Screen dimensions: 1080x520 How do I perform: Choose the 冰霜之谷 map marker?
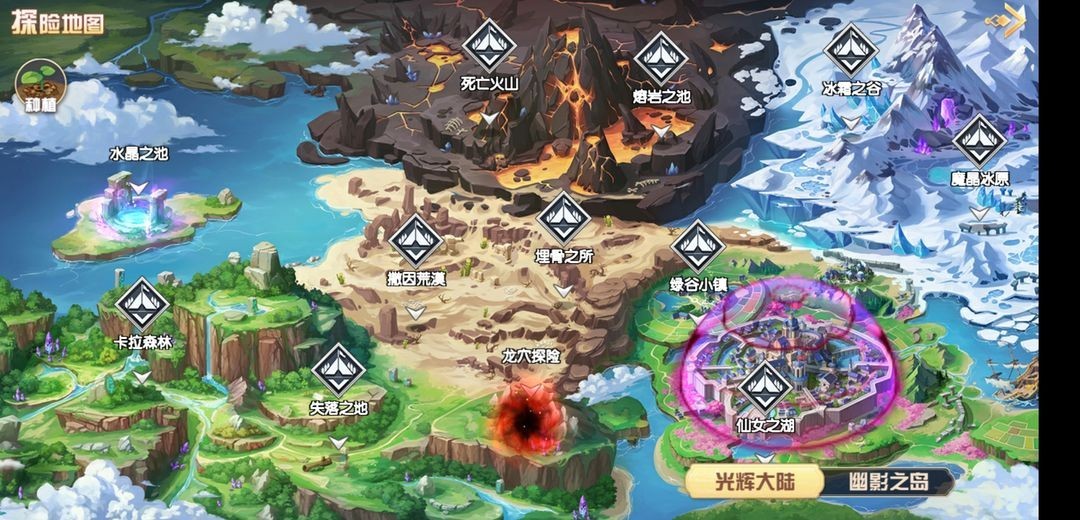point(851,49)
